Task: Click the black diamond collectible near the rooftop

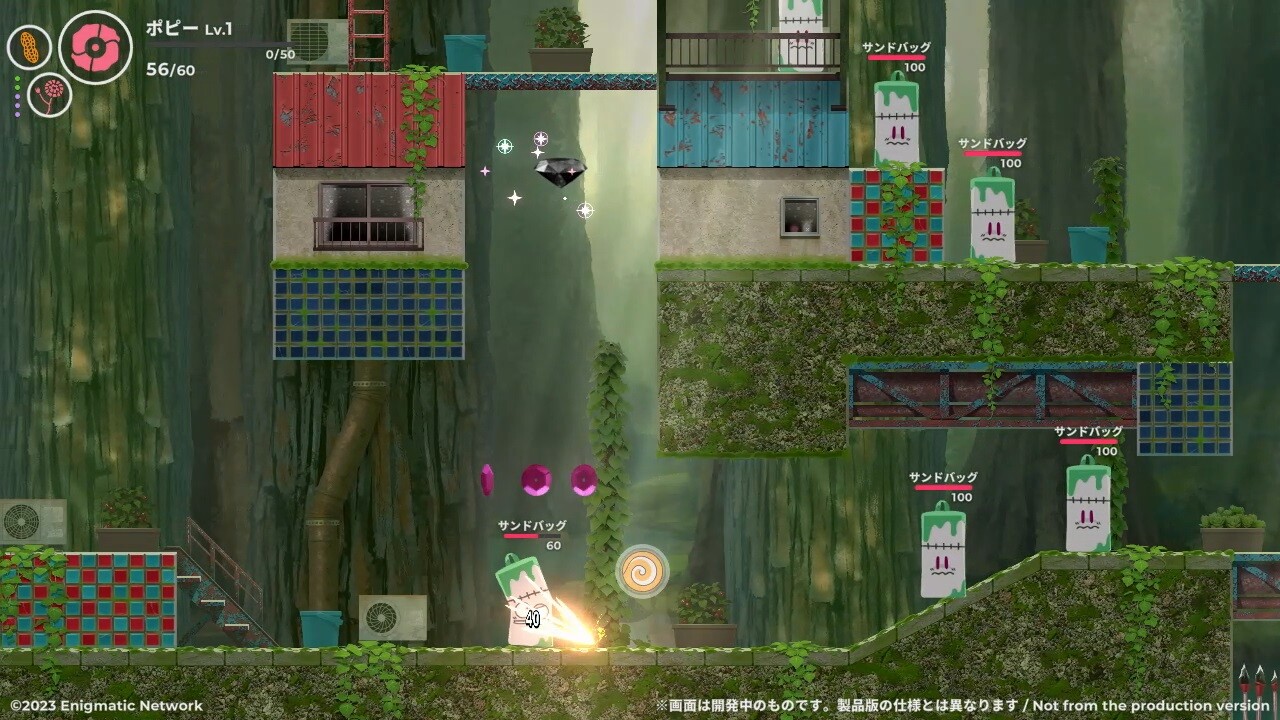Action: pos(562,170)
